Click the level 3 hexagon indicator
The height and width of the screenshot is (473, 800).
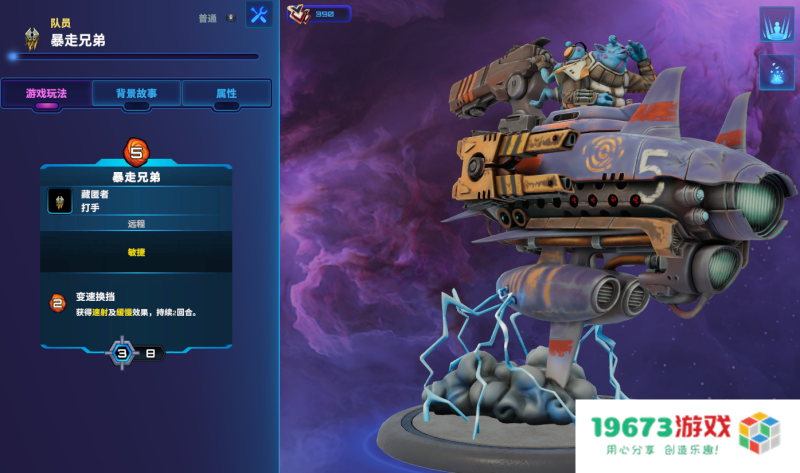pos(122,353)
